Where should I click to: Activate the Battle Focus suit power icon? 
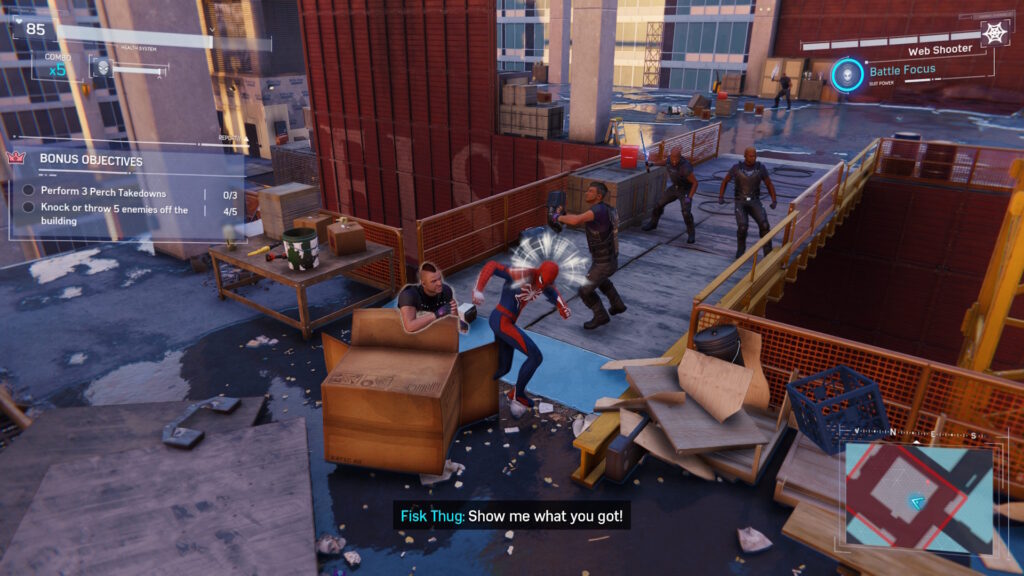848,75
